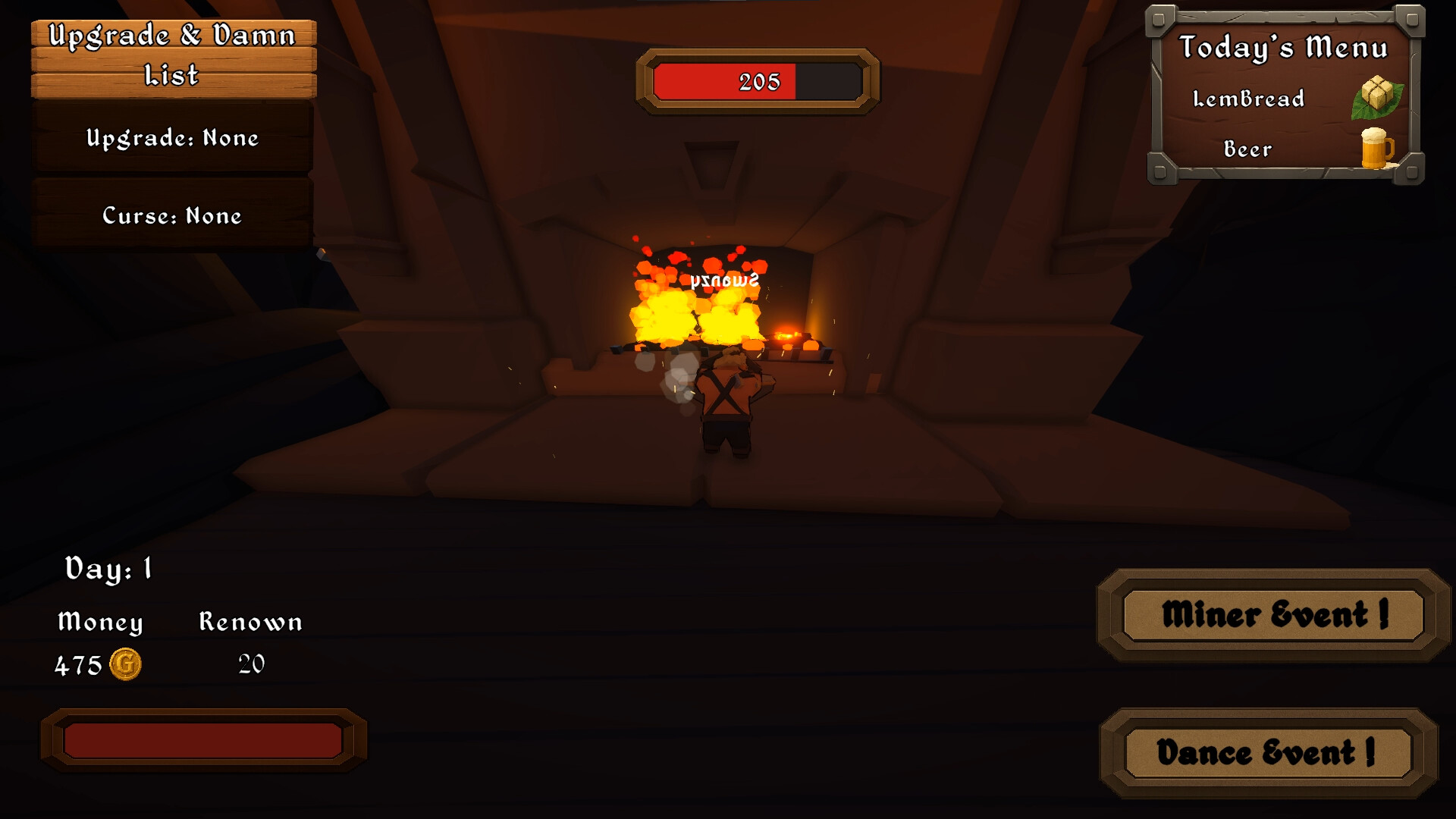This screenshot has height=819, width=1456.
Task: Open the Curse: None slot
Action: click(x=171, y=216)
